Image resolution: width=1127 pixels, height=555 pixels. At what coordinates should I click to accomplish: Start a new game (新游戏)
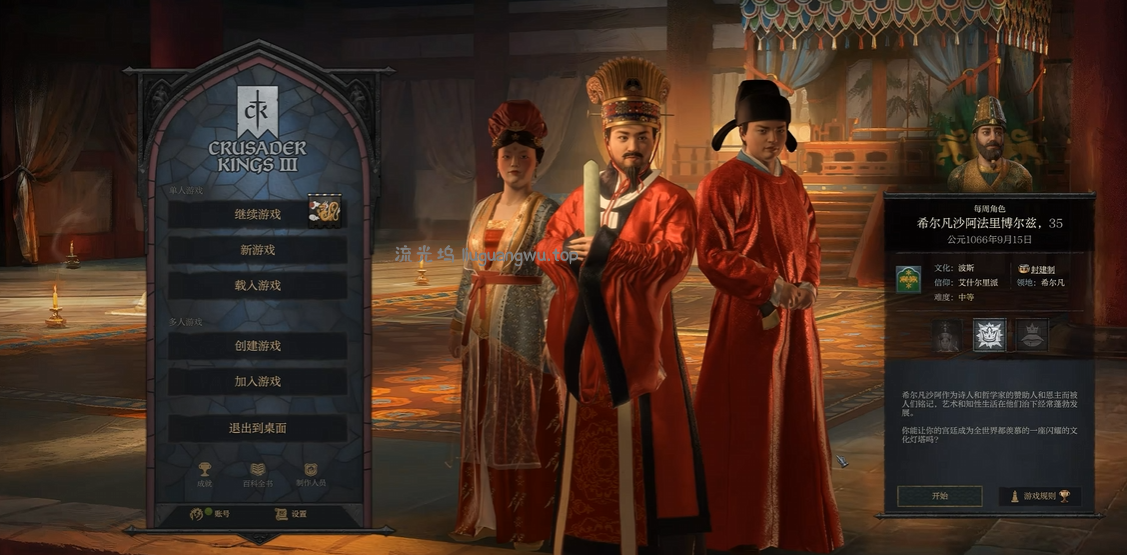(x=257, y=250)
